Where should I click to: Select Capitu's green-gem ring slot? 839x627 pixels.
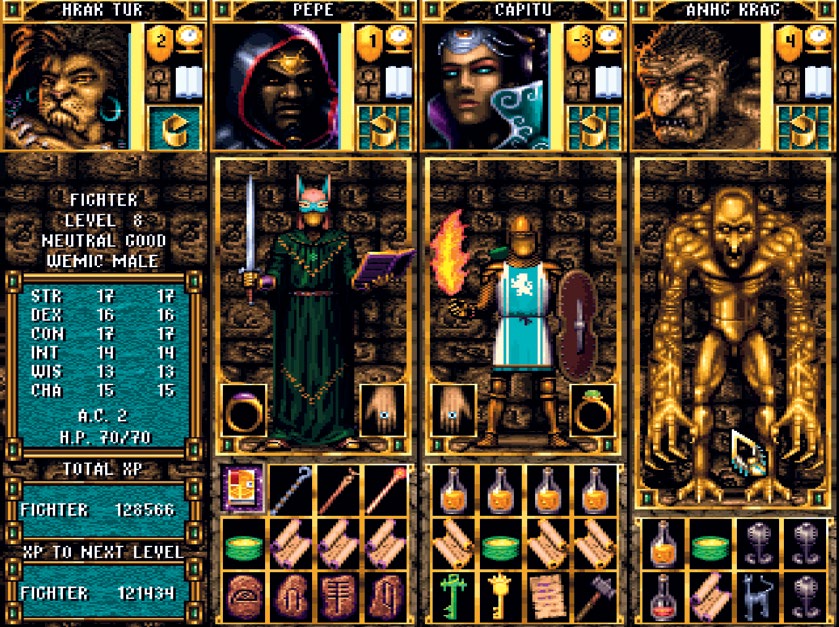pyautogui.click(x=593, y=408)
